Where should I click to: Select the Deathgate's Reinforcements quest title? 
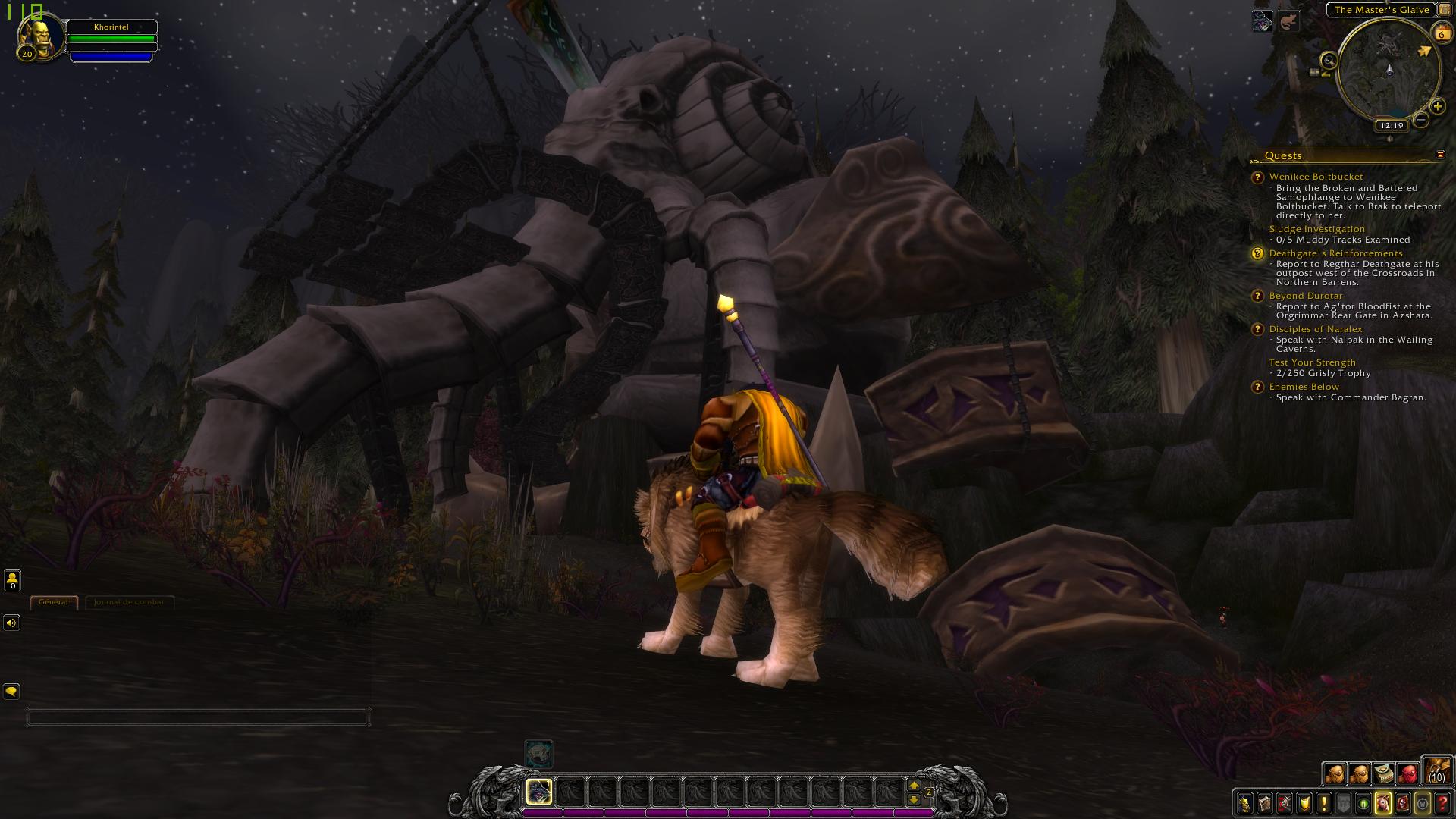click(1335, 253)
